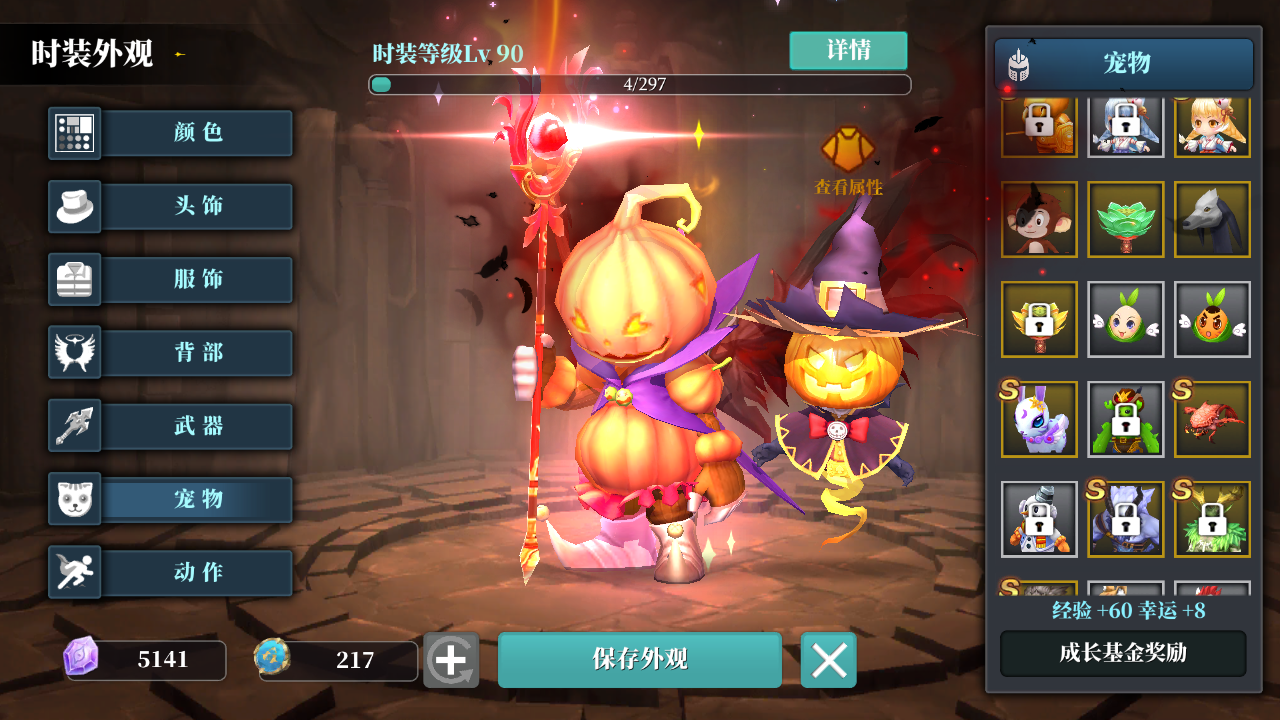
Task: Select the monkey pet thumbnail
Action: point(1039,219)
